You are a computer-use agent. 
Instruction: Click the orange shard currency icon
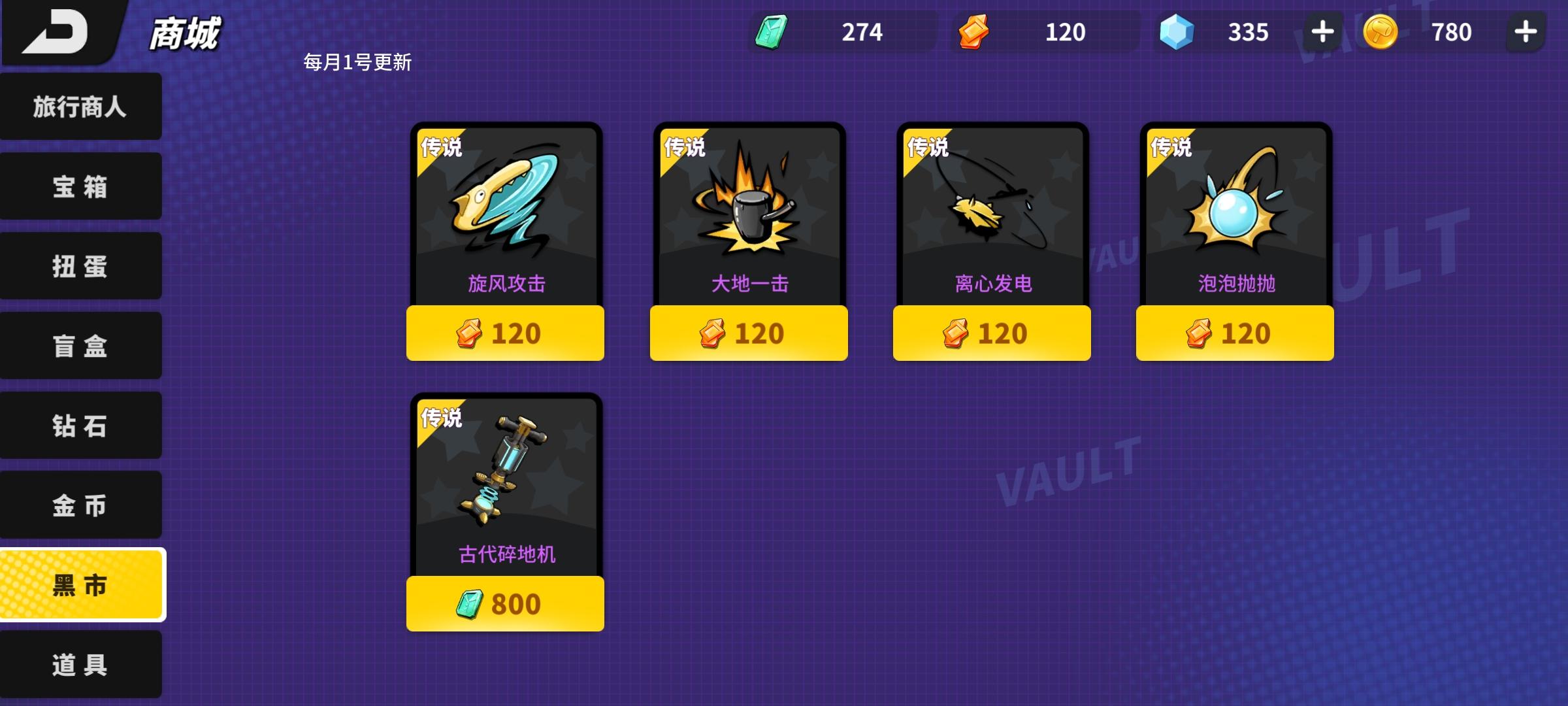973,31
